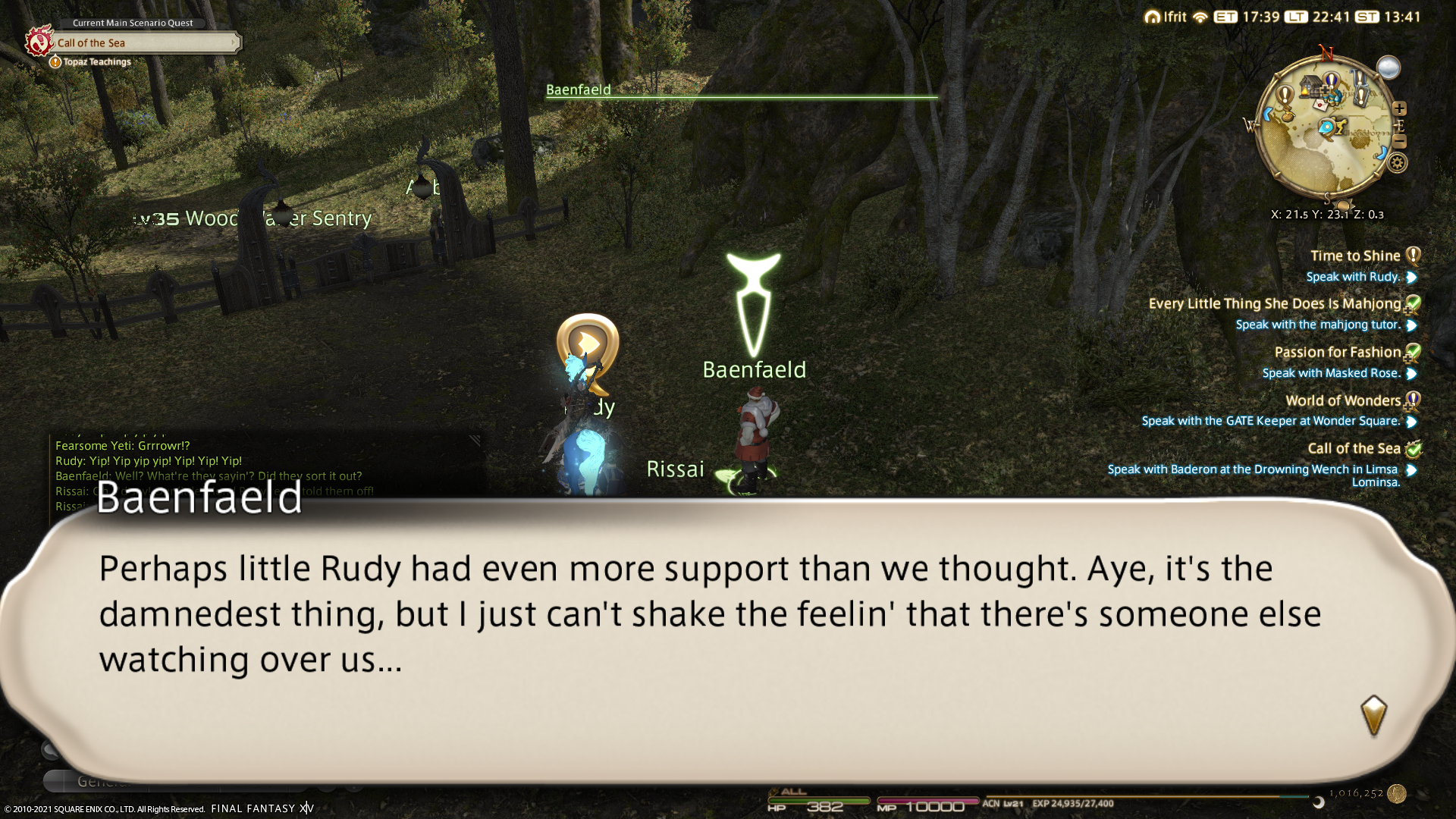Zoom in on the minimap
Viewport: 1456px width, 819px height.
point(1399,108)
